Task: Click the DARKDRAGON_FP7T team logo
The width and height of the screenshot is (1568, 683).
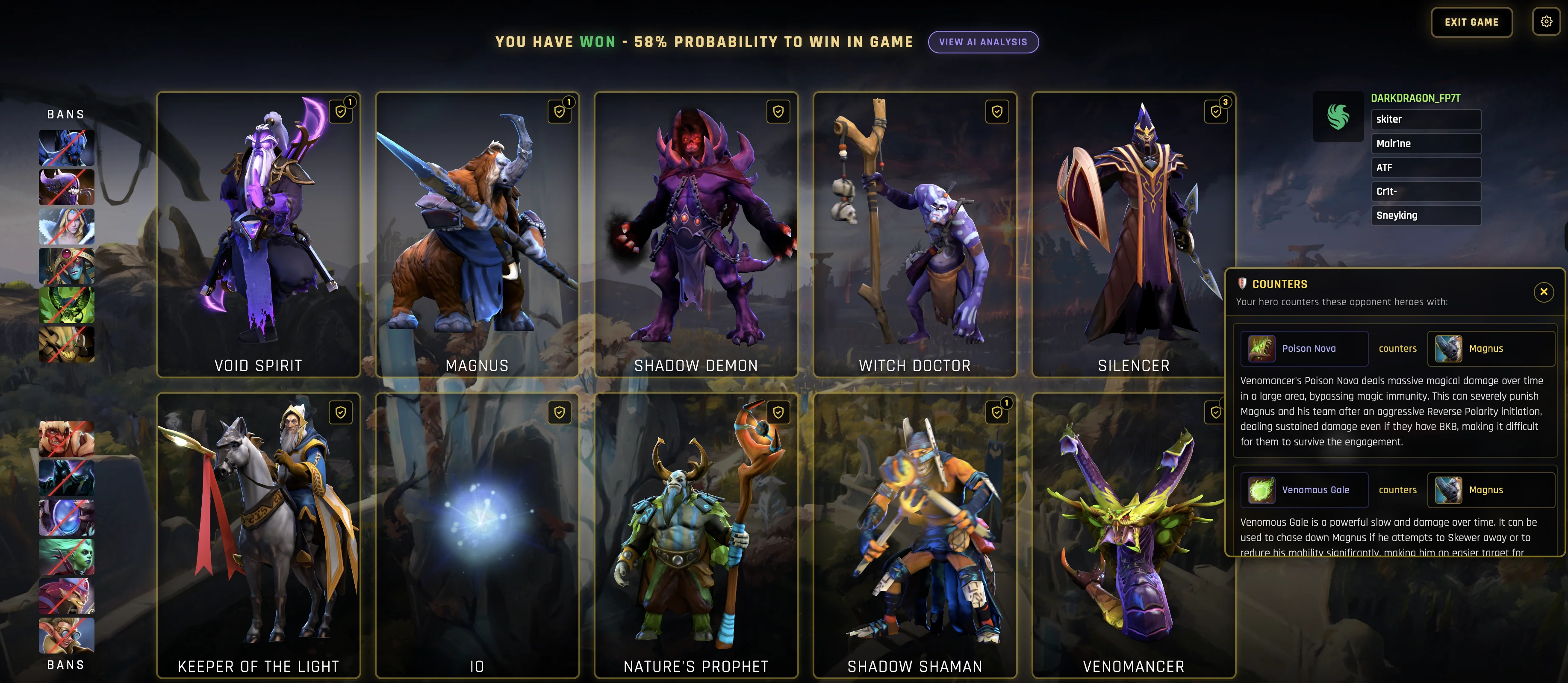Action: [1338, 117]
